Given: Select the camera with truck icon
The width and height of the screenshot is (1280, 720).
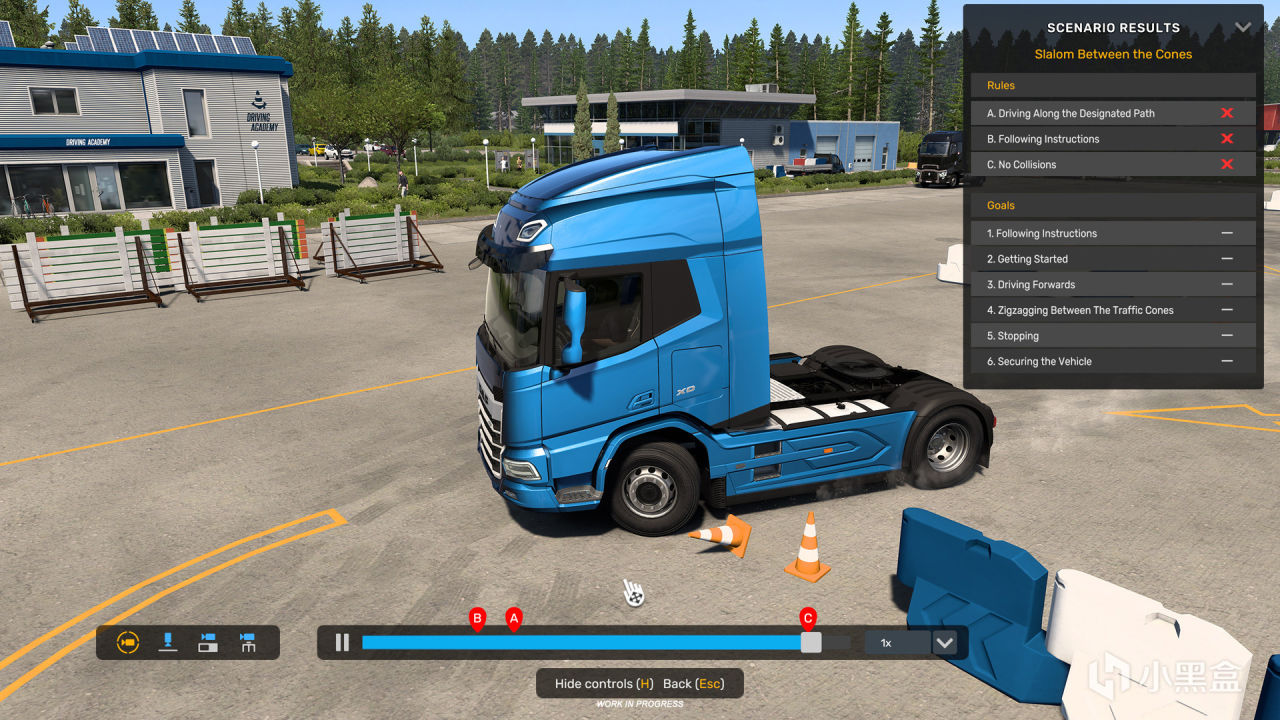Looking at the screenshot, I should [x=208, y=643].
